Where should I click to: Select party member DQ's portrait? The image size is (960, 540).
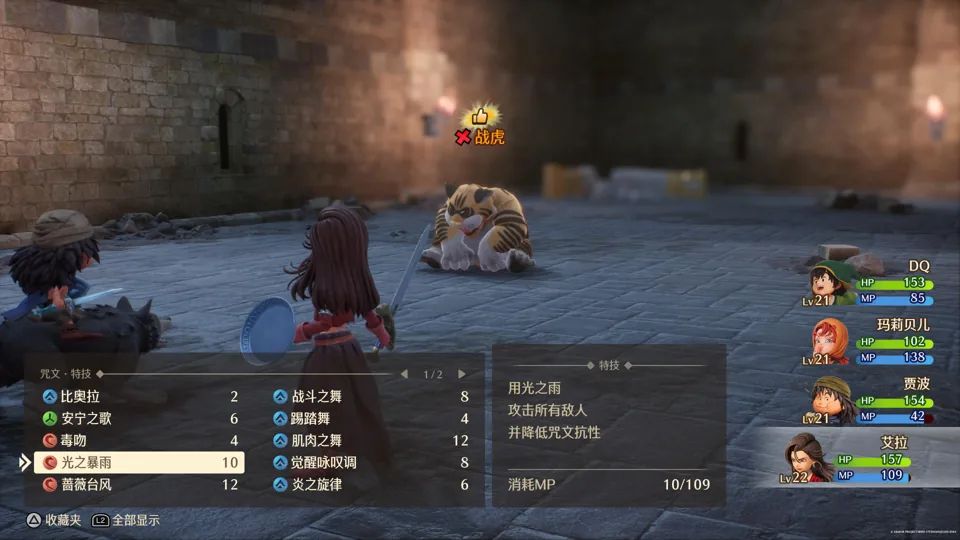tap(831, 283)
